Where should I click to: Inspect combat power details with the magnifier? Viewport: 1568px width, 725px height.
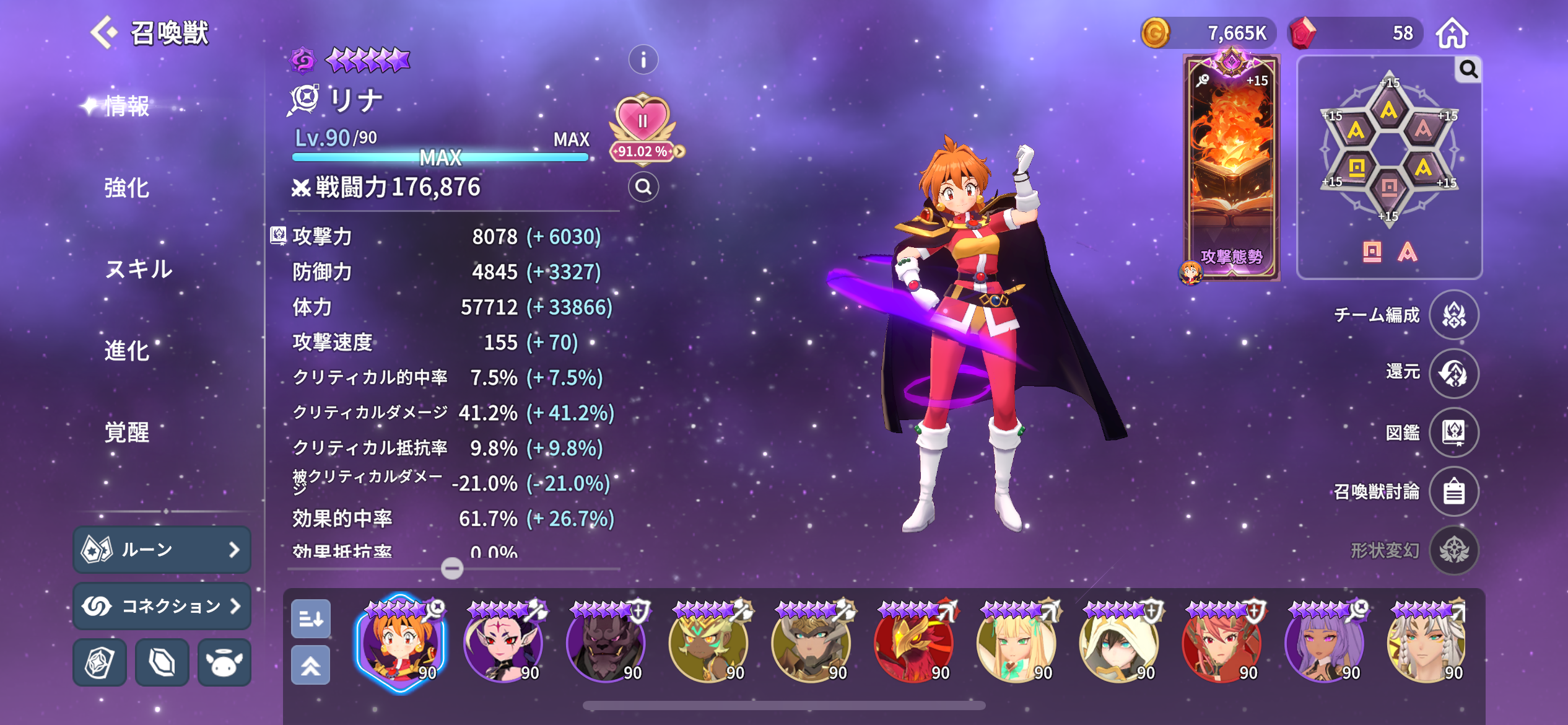point(643,187)
